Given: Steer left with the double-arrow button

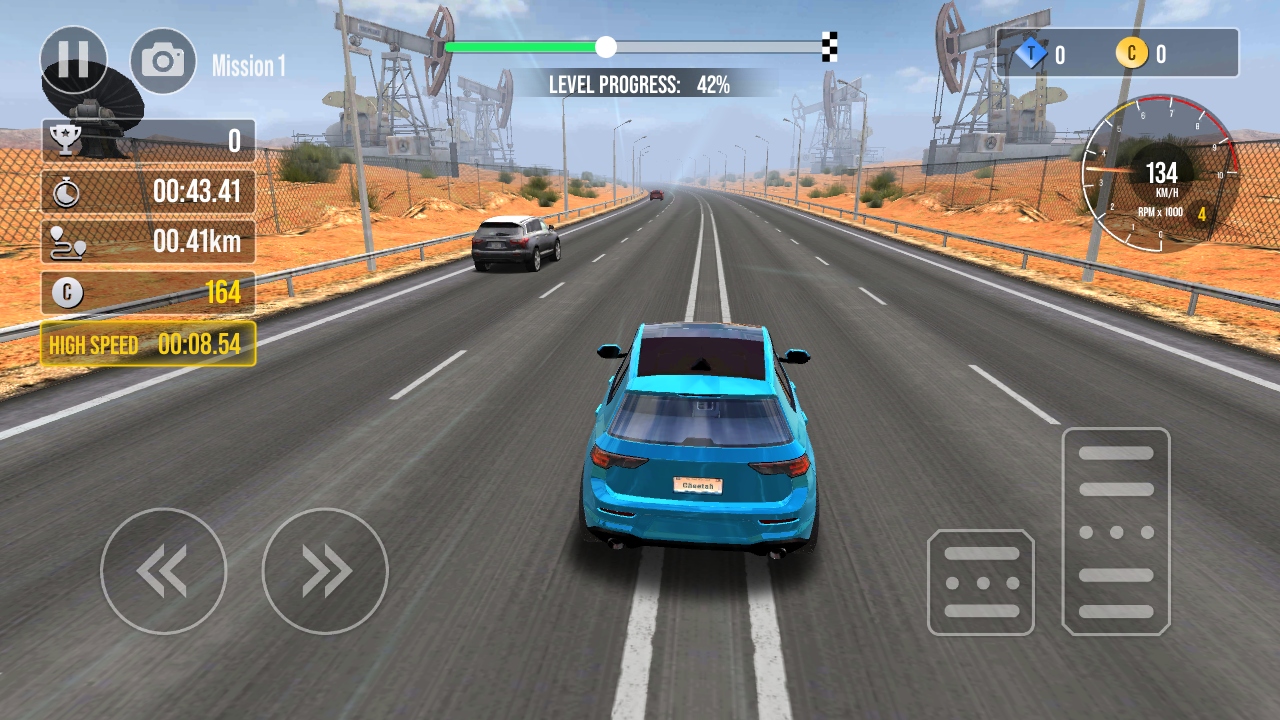Looking at the screenshot, I should tap(163, 571).
